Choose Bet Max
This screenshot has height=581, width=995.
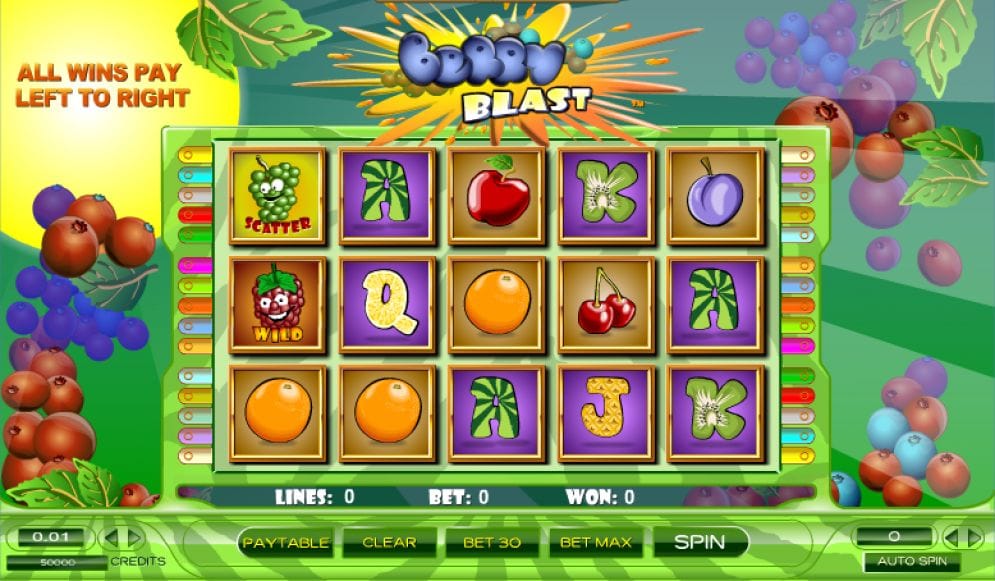click(596, 543)
